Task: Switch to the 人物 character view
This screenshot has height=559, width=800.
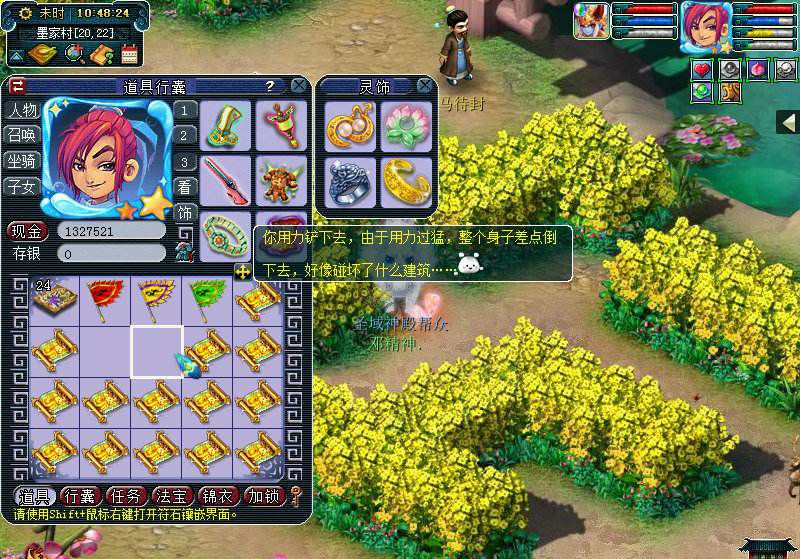Action: [21, 110]
